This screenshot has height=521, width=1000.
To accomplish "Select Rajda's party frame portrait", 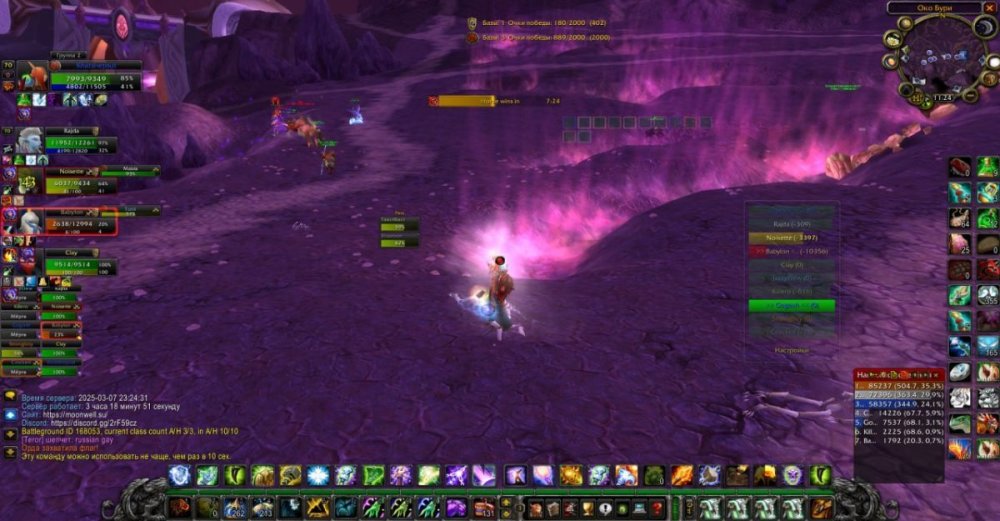I will click(x=30, y=140).
